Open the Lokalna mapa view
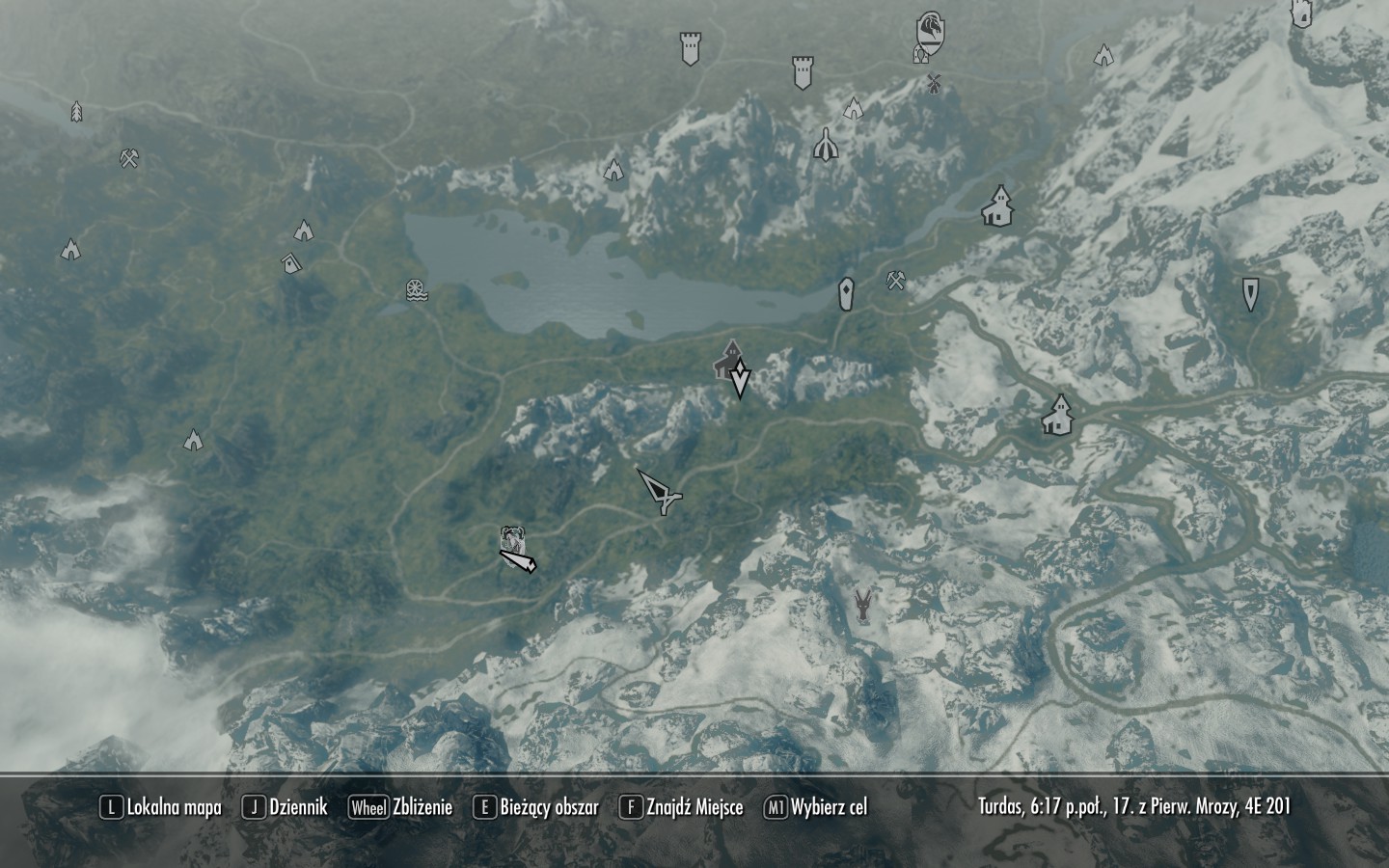The image size is (1389, 868). pos(160,807)
